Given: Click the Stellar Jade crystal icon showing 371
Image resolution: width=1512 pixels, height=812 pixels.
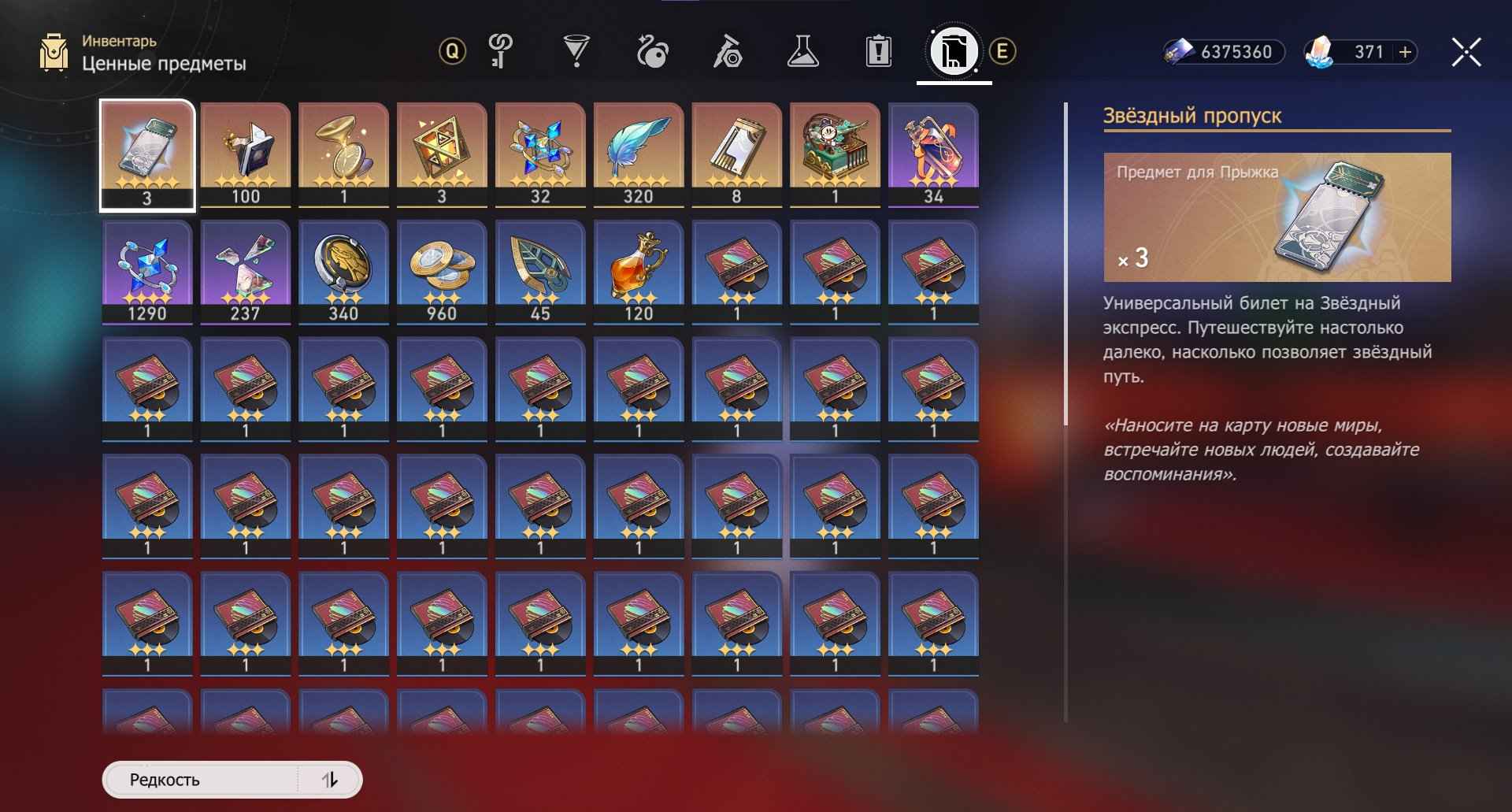Looking at the screenshot, I should (1321, 53).
